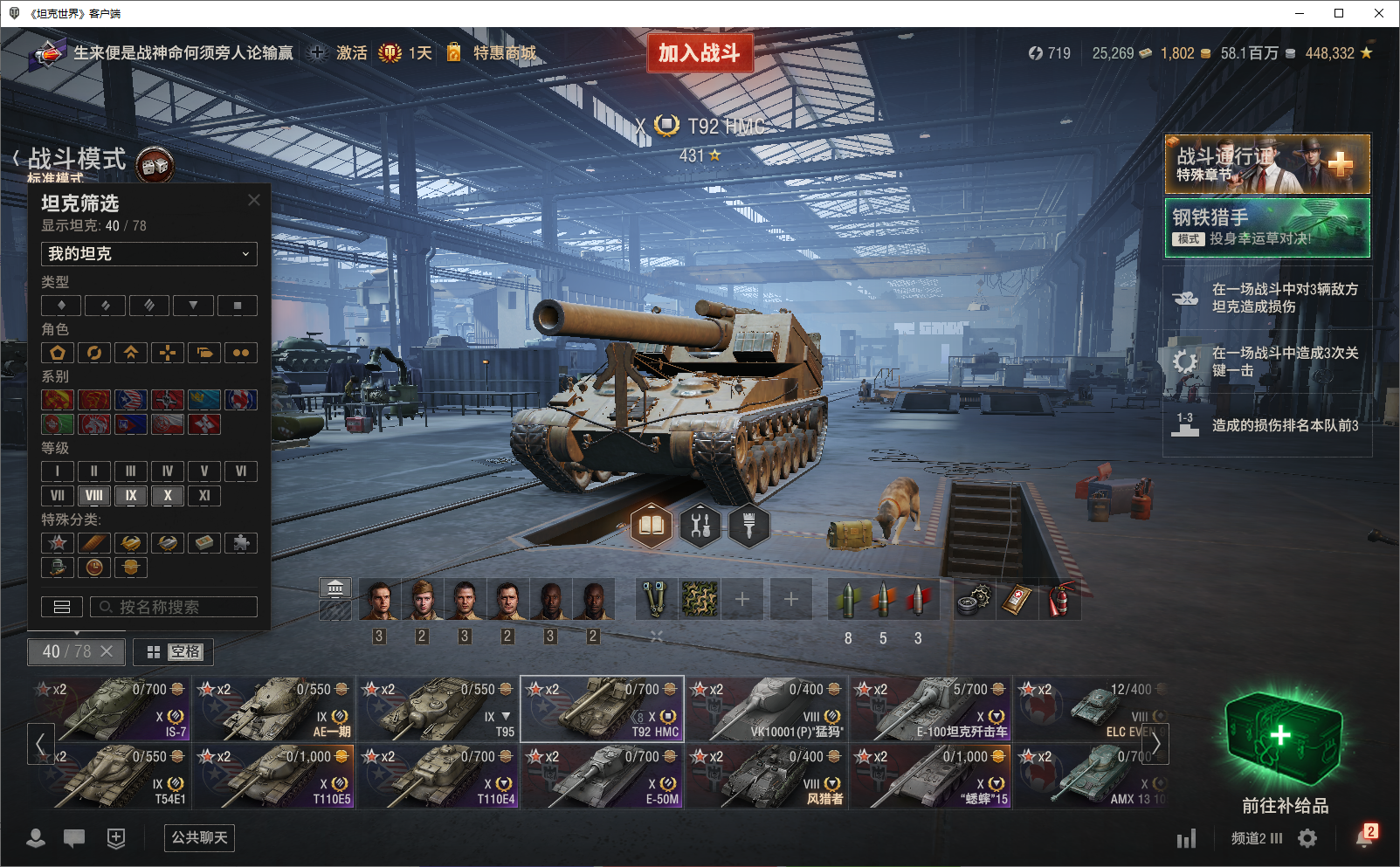The image size is (1400, 867).
Task: Open the 战斗通行证 battle pass banner
Action: pos(1266,164)
